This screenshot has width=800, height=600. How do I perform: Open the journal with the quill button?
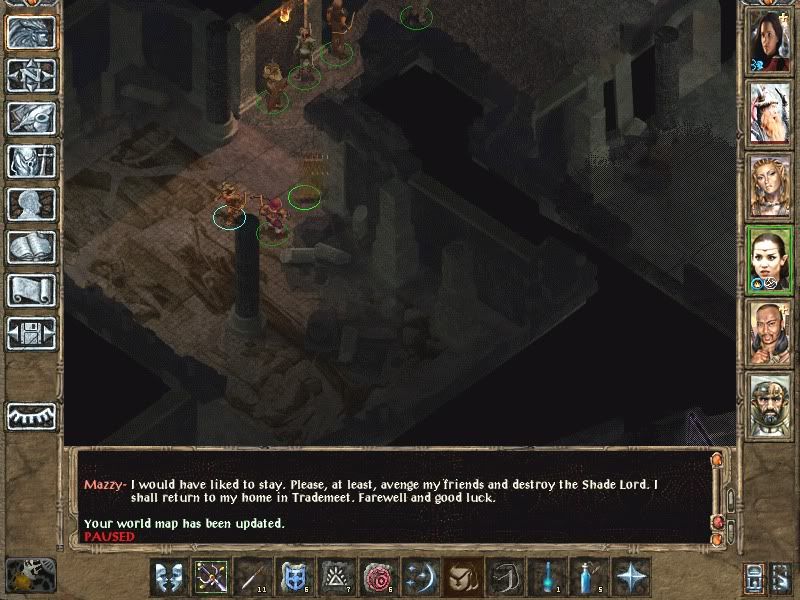click(31, 118)
